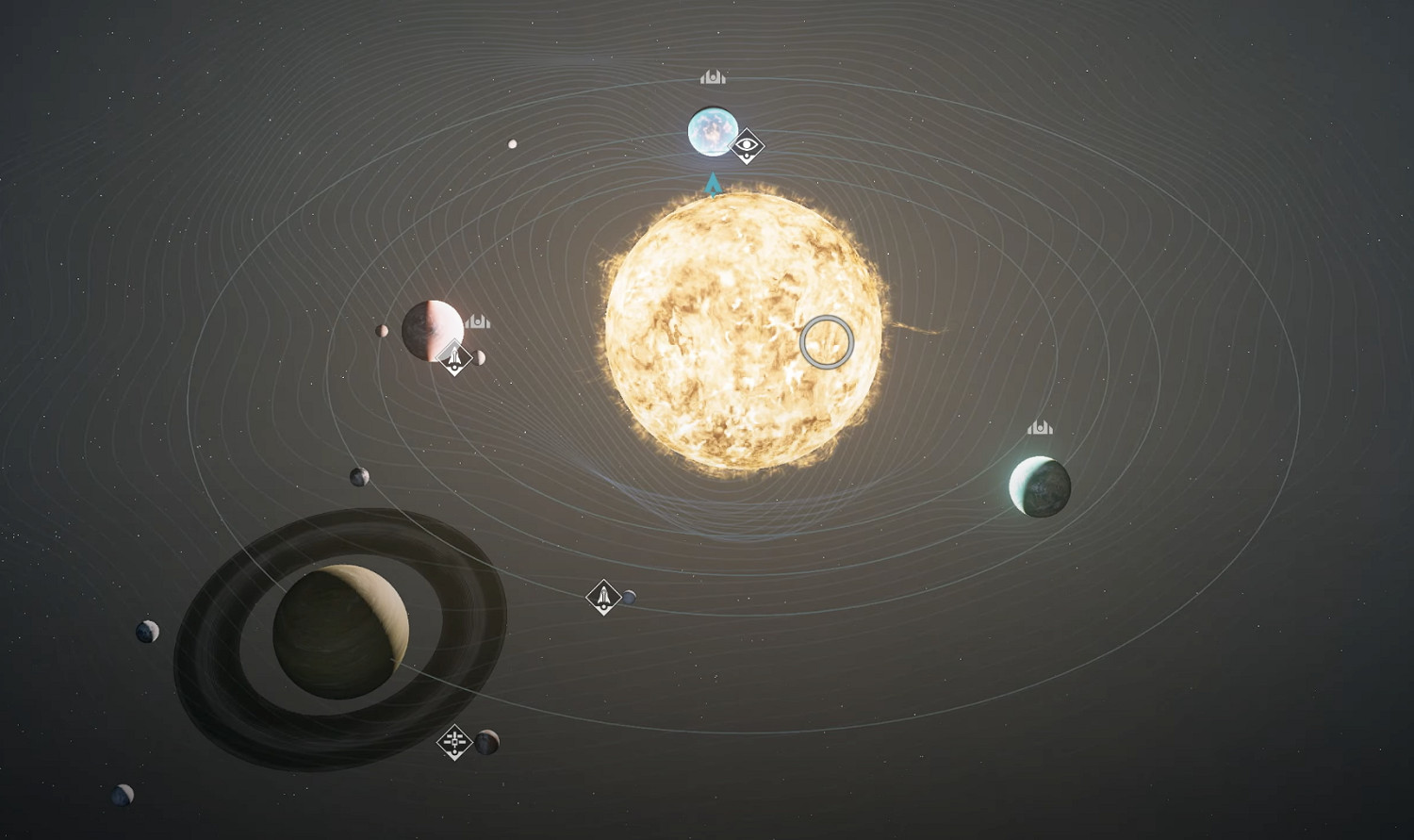Select the blue ocean planet at the top
Image resolution: width=1414 pixels, height=840 pixels.
click(714, 132)
